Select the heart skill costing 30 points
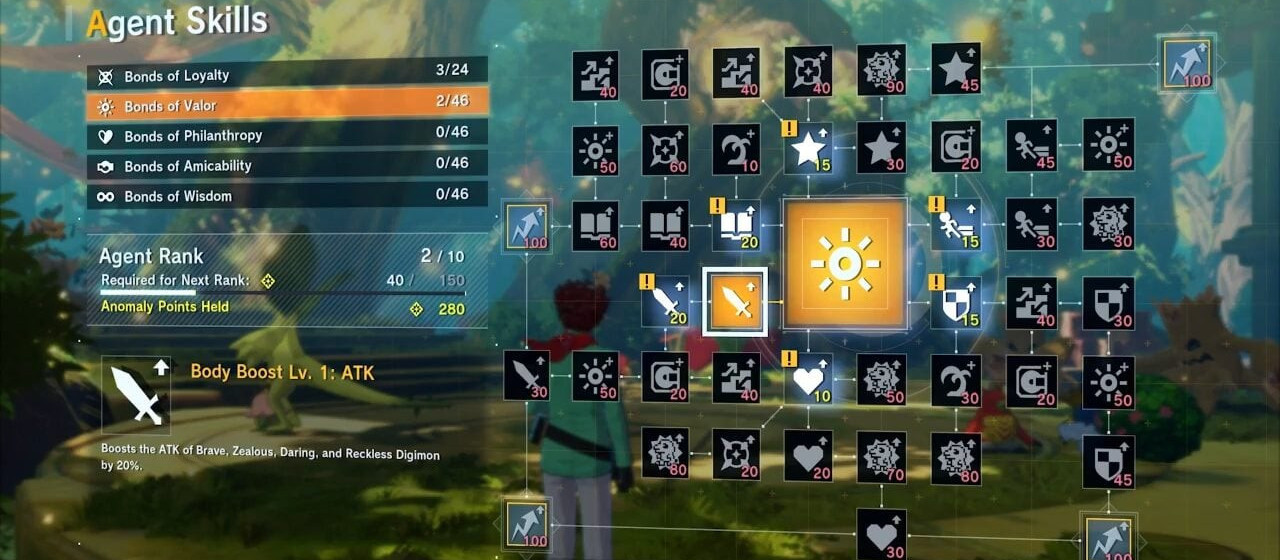 [x=881, y=533]
